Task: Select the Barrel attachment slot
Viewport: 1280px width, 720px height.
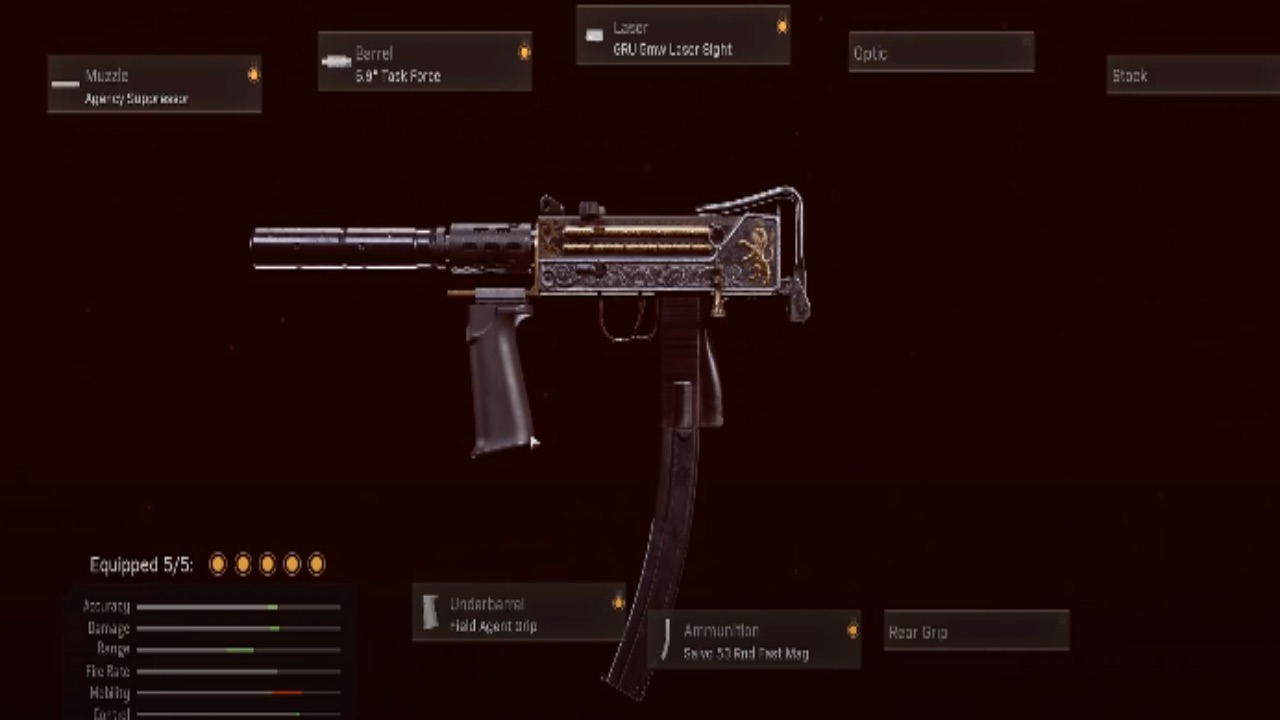Action: [x=424, y=62]
